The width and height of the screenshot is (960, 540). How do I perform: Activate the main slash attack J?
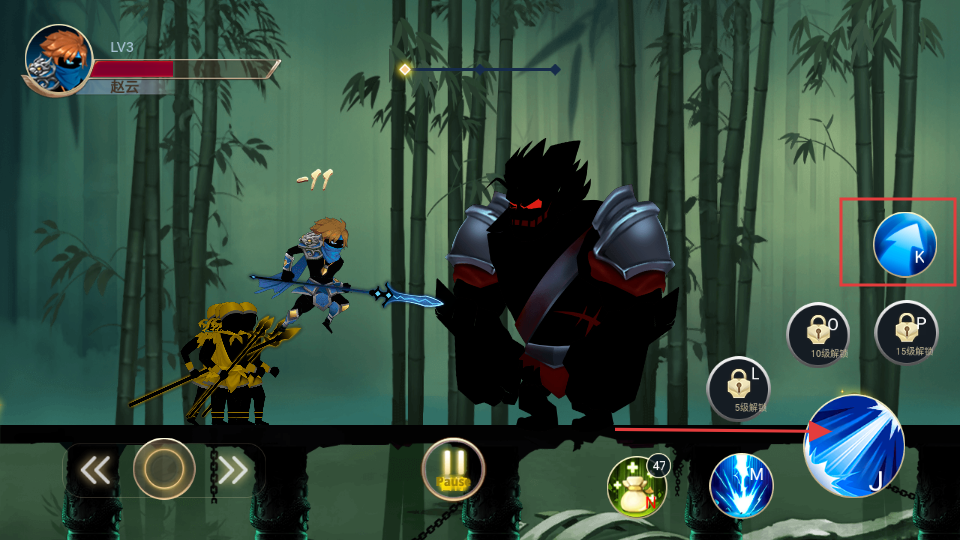pos(853,446)
